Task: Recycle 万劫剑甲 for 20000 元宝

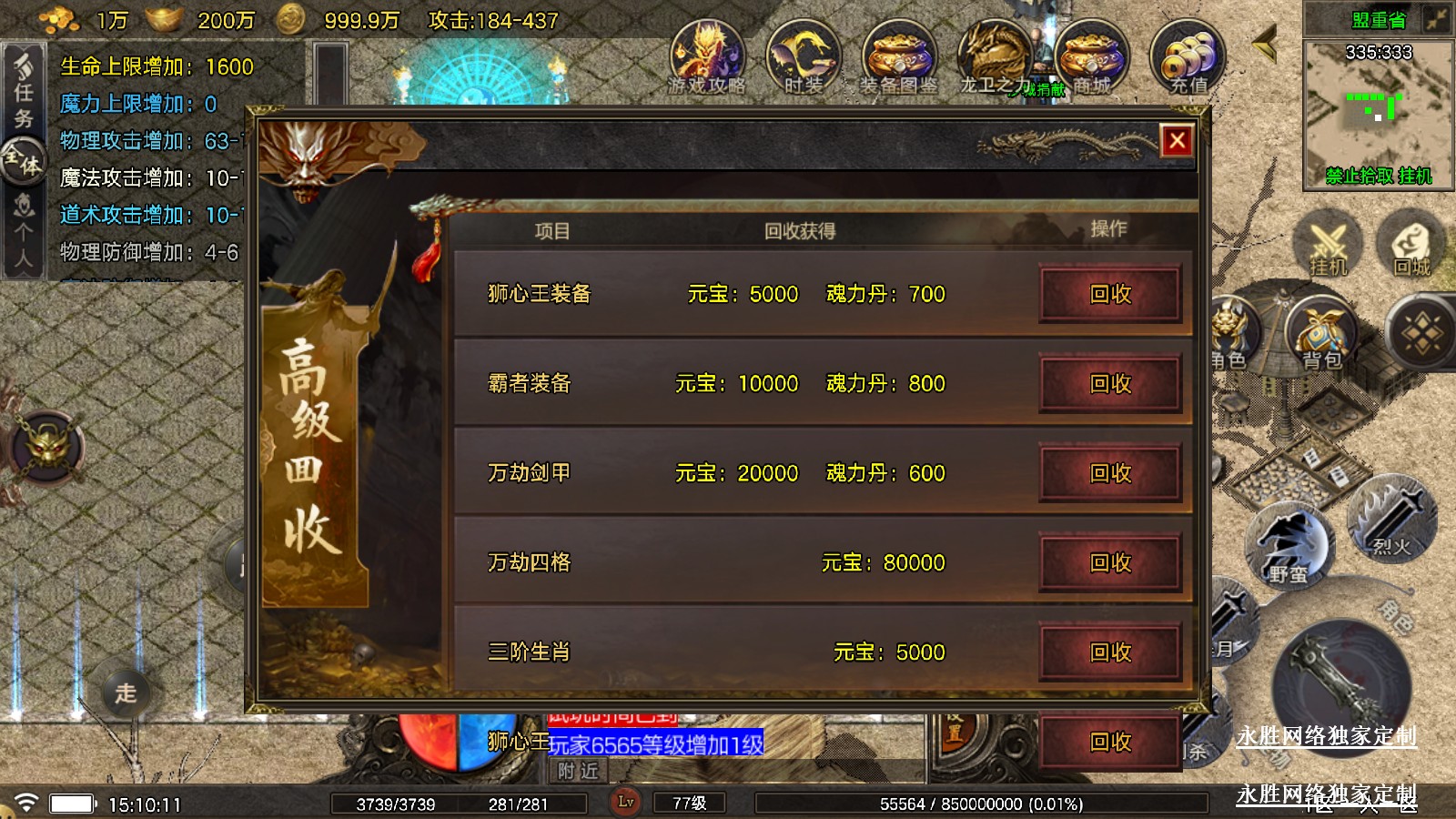Action: pyautogui.click(x=1110, y=473)
